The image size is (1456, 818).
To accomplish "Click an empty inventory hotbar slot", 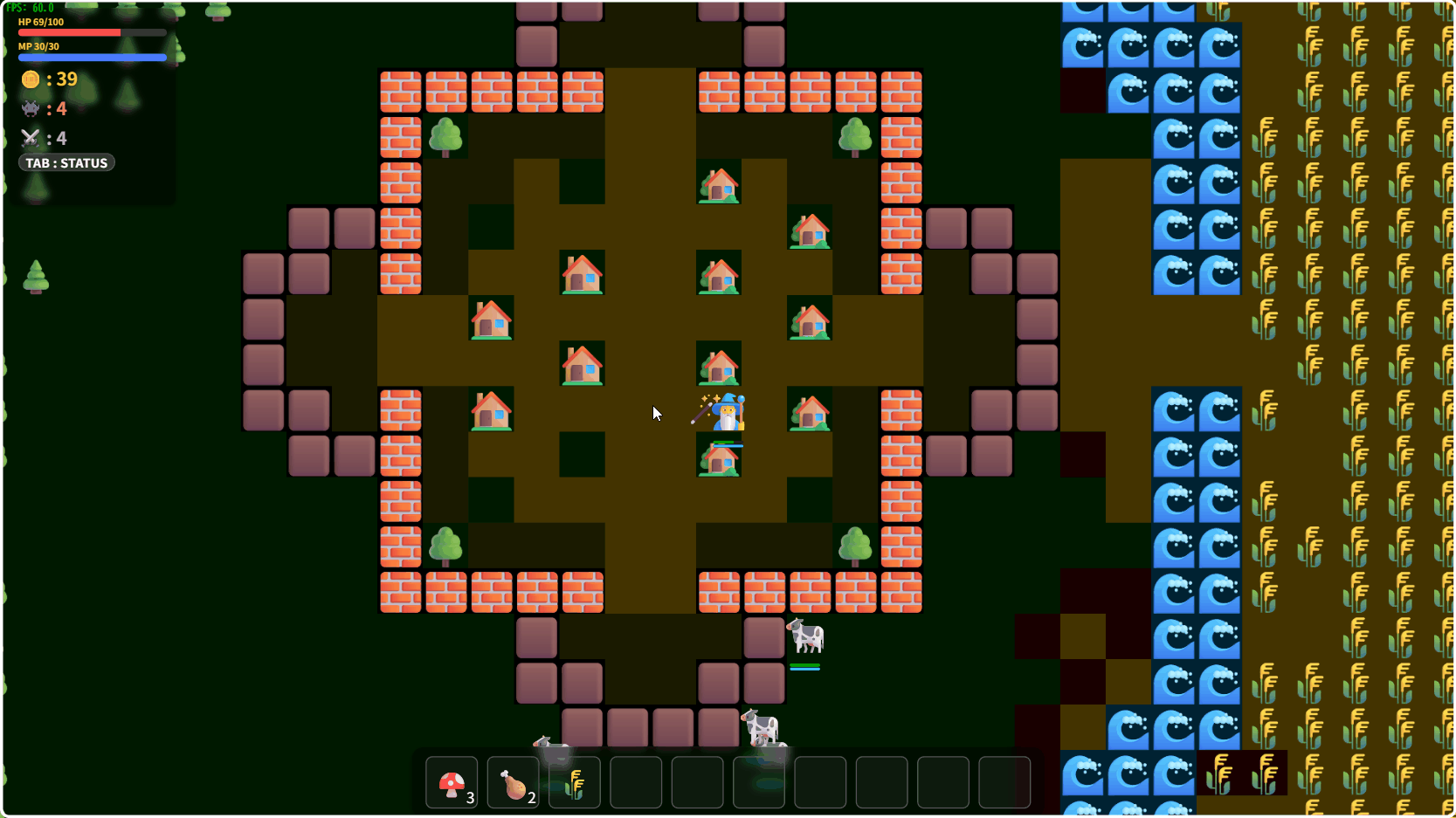I will [635, 782].
